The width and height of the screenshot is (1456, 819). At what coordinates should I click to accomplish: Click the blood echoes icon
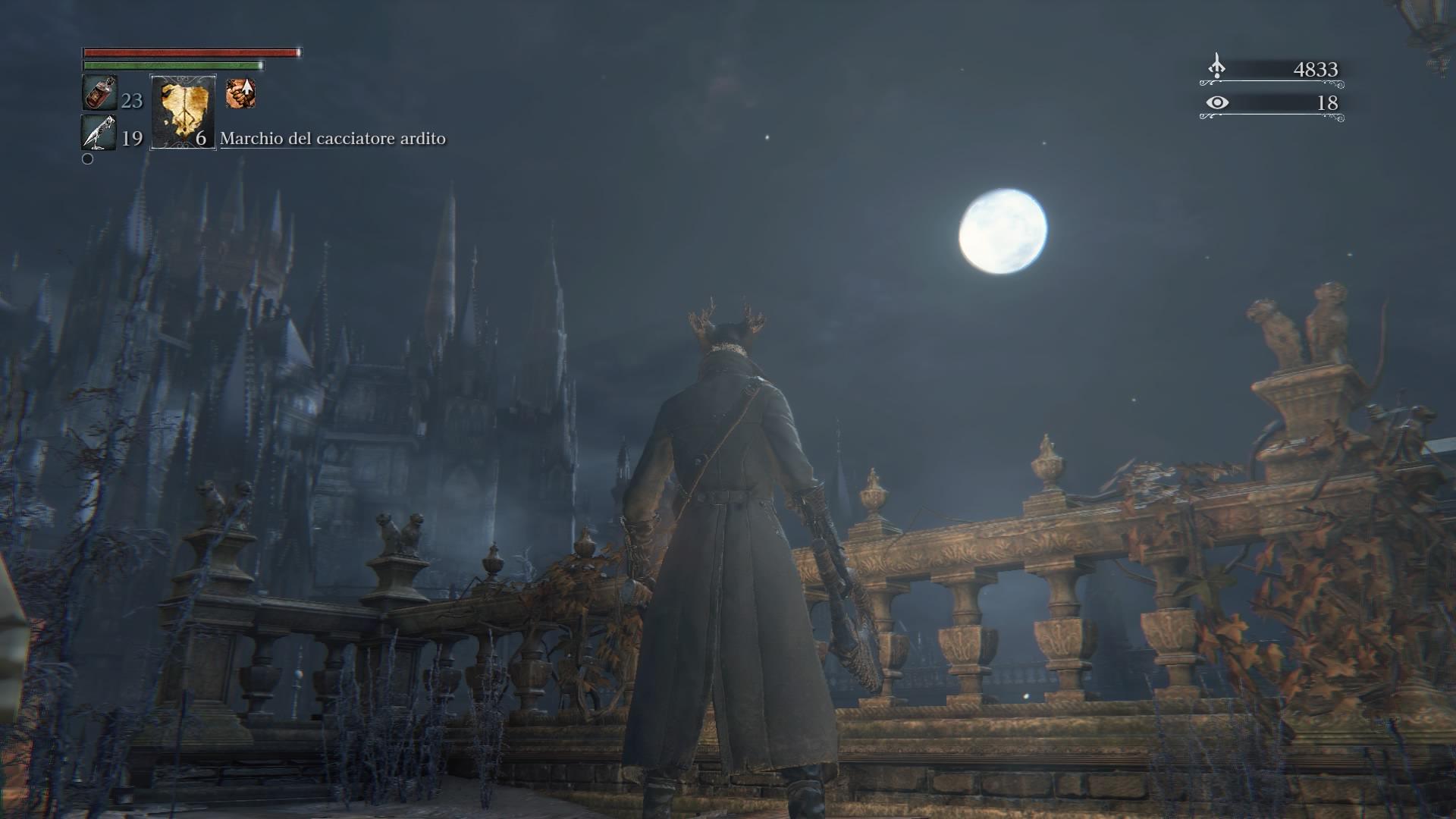point(1216,67)
